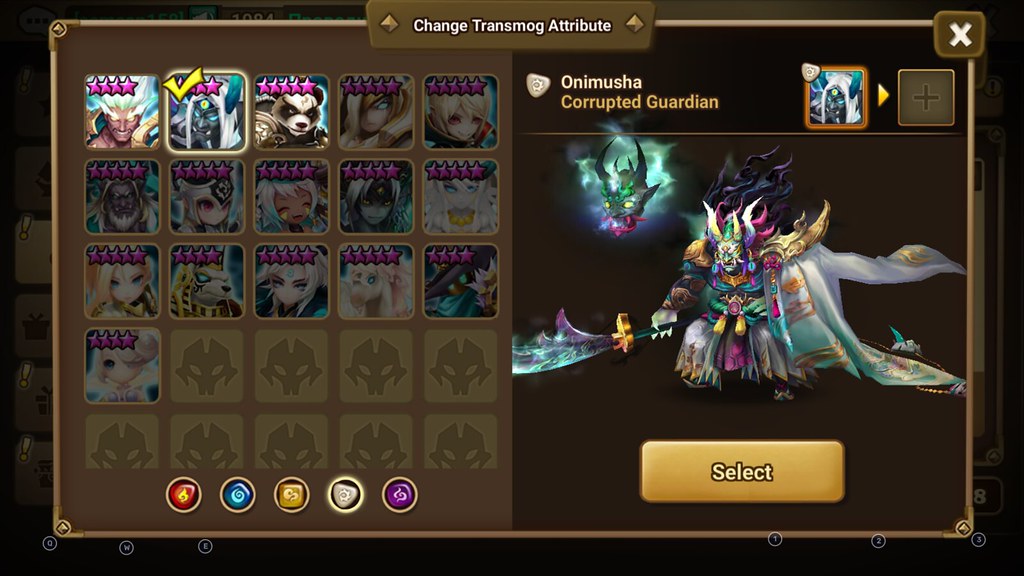Pick the laughing tan-skinned girl portrait
The height and width of the screenshot is (576, 1024).
[291, 197]
